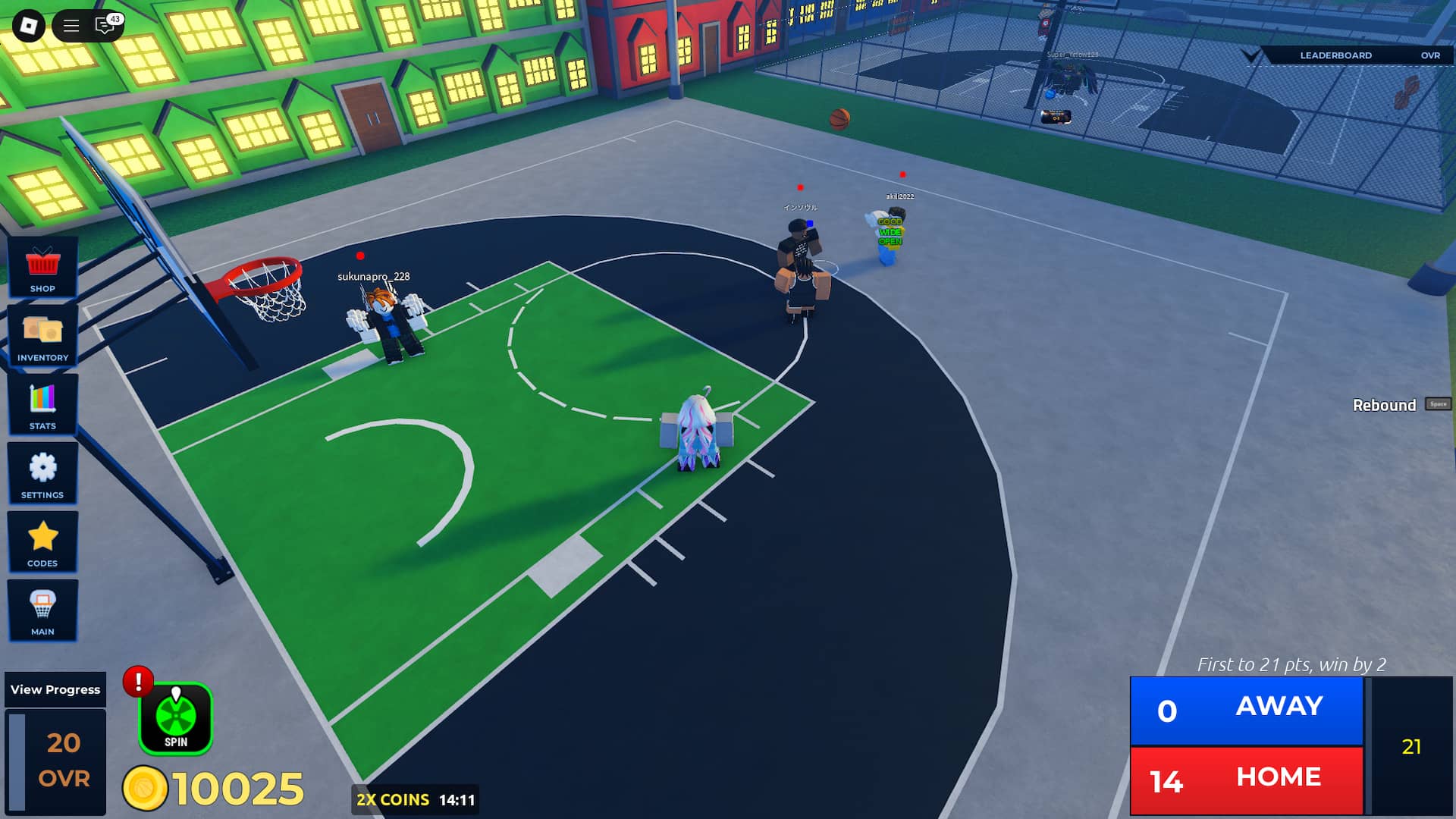Viewport: 1456px width, 819px height.
Task: Select the LEADERBOARD header
Action: click(1336, 55)
